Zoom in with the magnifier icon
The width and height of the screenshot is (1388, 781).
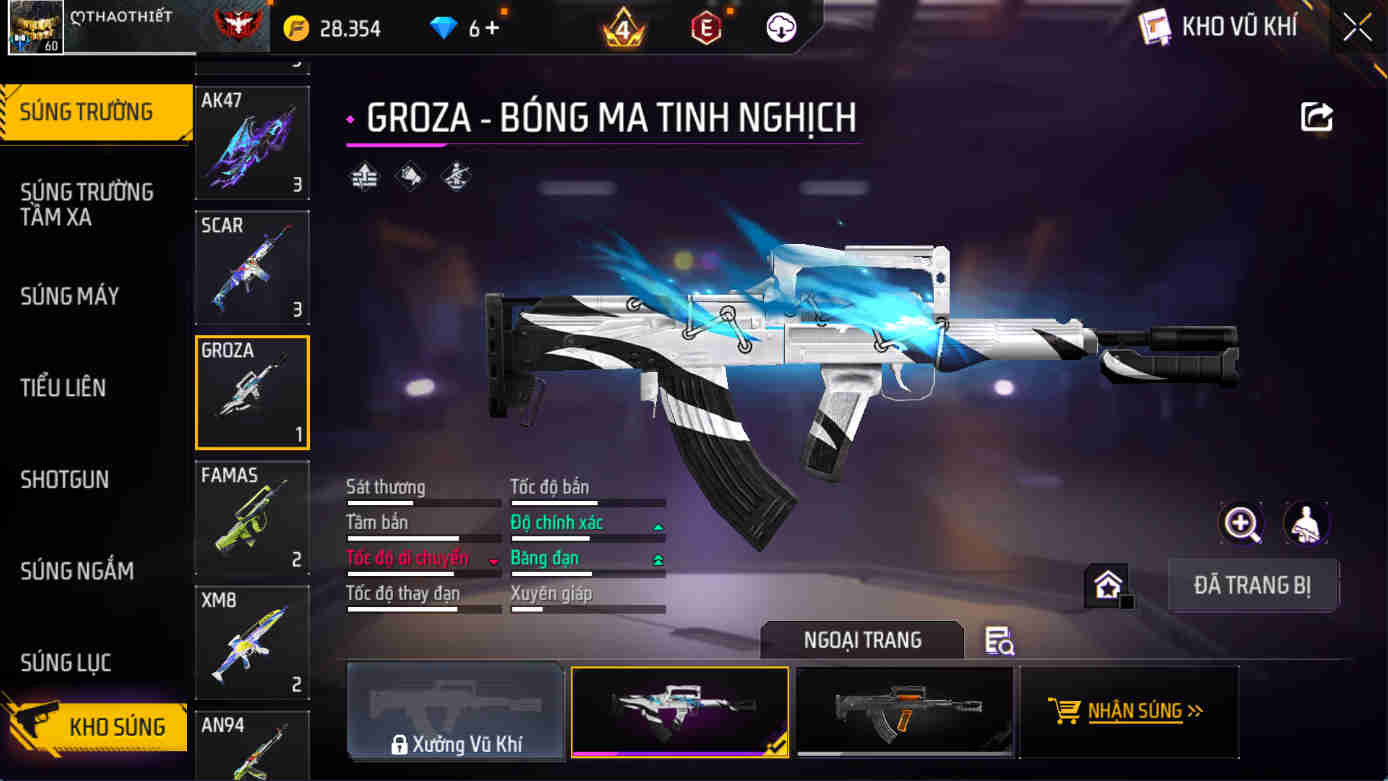1241,523
